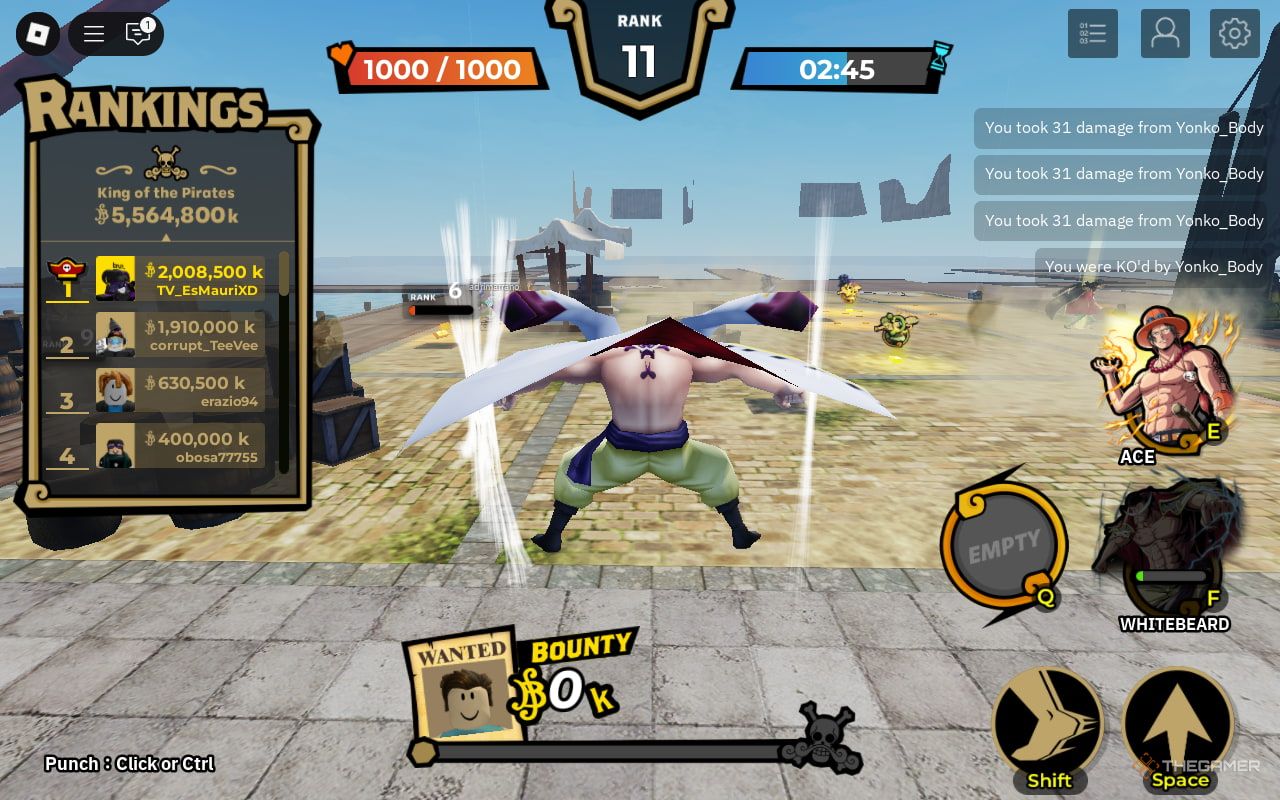
Task: Open the hamburger menu icon
Action: click(x=94, y=34)
